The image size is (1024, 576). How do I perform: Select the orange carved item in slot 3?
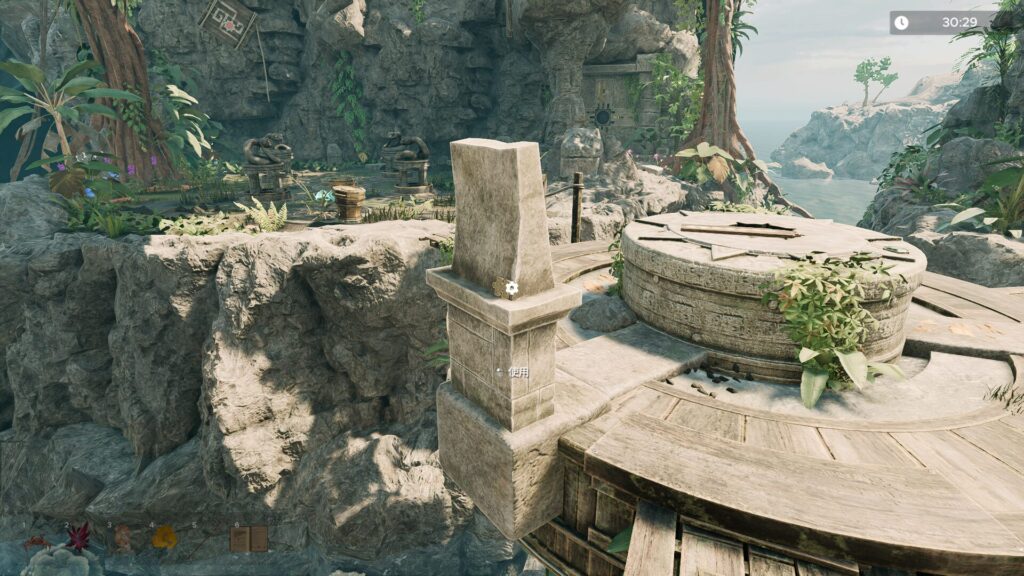[x=122, y=538]
